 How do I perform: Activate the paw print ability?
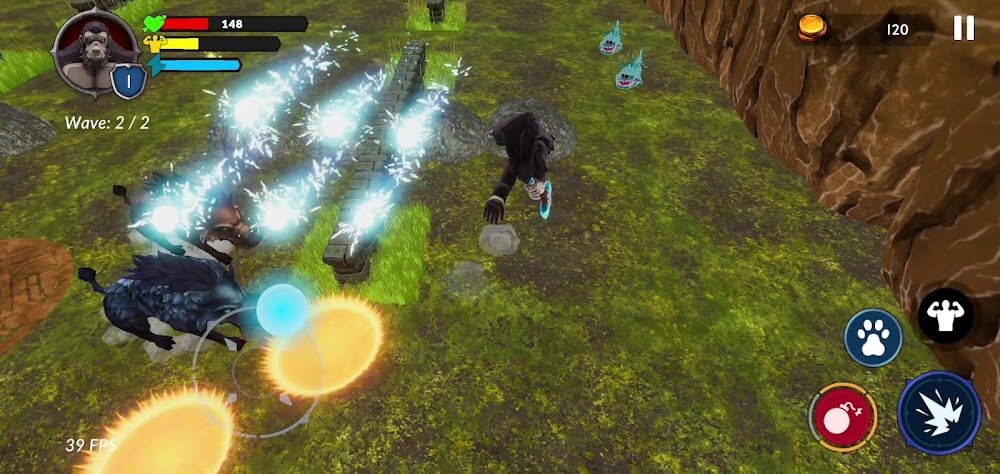(x=873, y=337)
